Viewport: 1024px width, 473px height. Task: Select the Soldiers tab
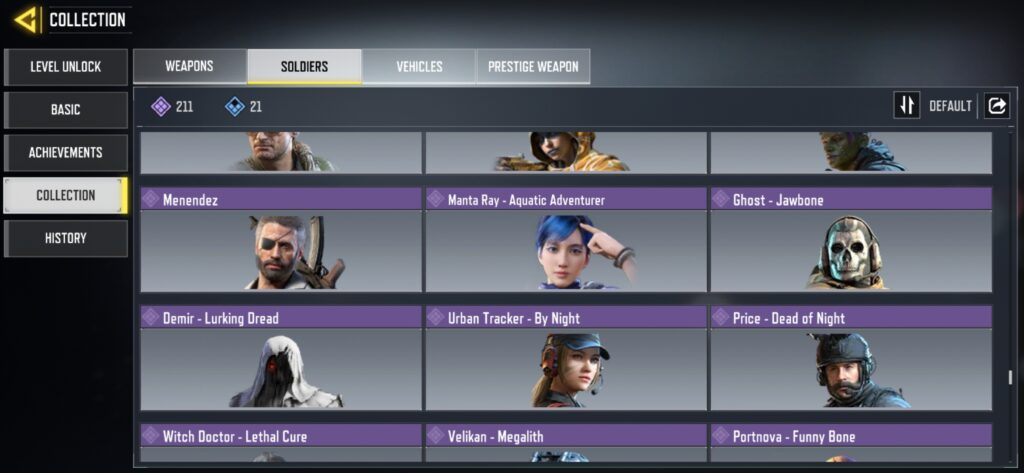click(304, 67)
